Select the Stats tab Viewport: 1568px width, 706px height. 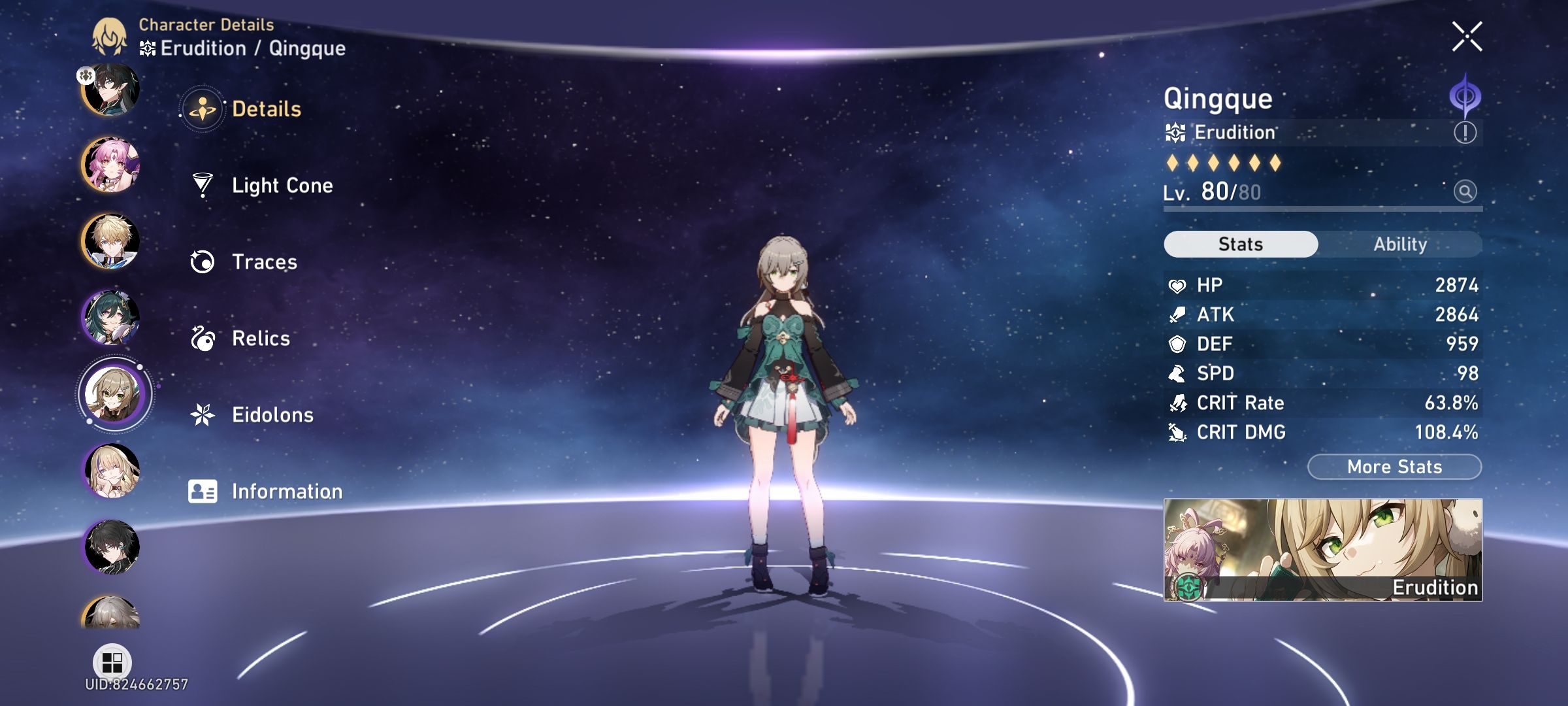click(x=1240, y=244)
